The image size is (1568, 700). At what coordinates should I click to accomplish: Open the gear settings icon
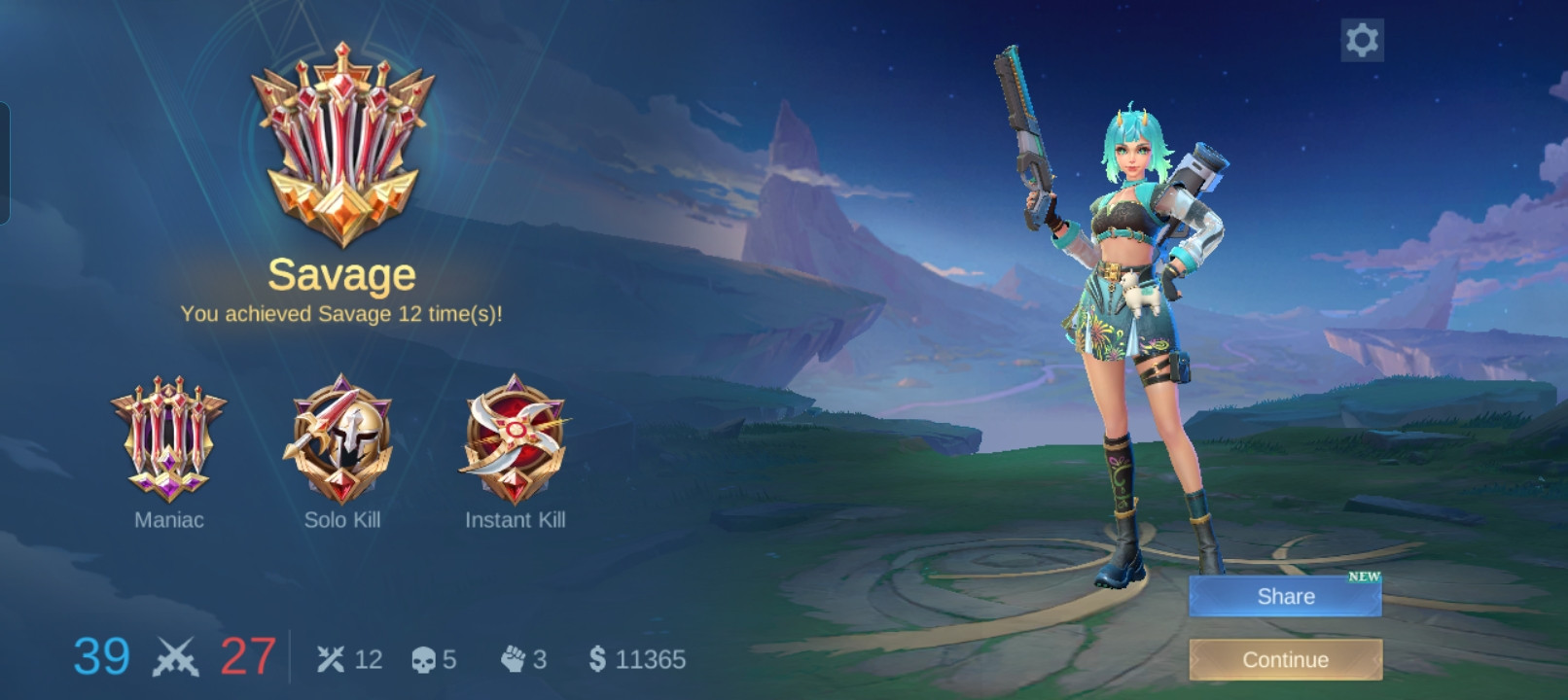[x=1362, y=40]
